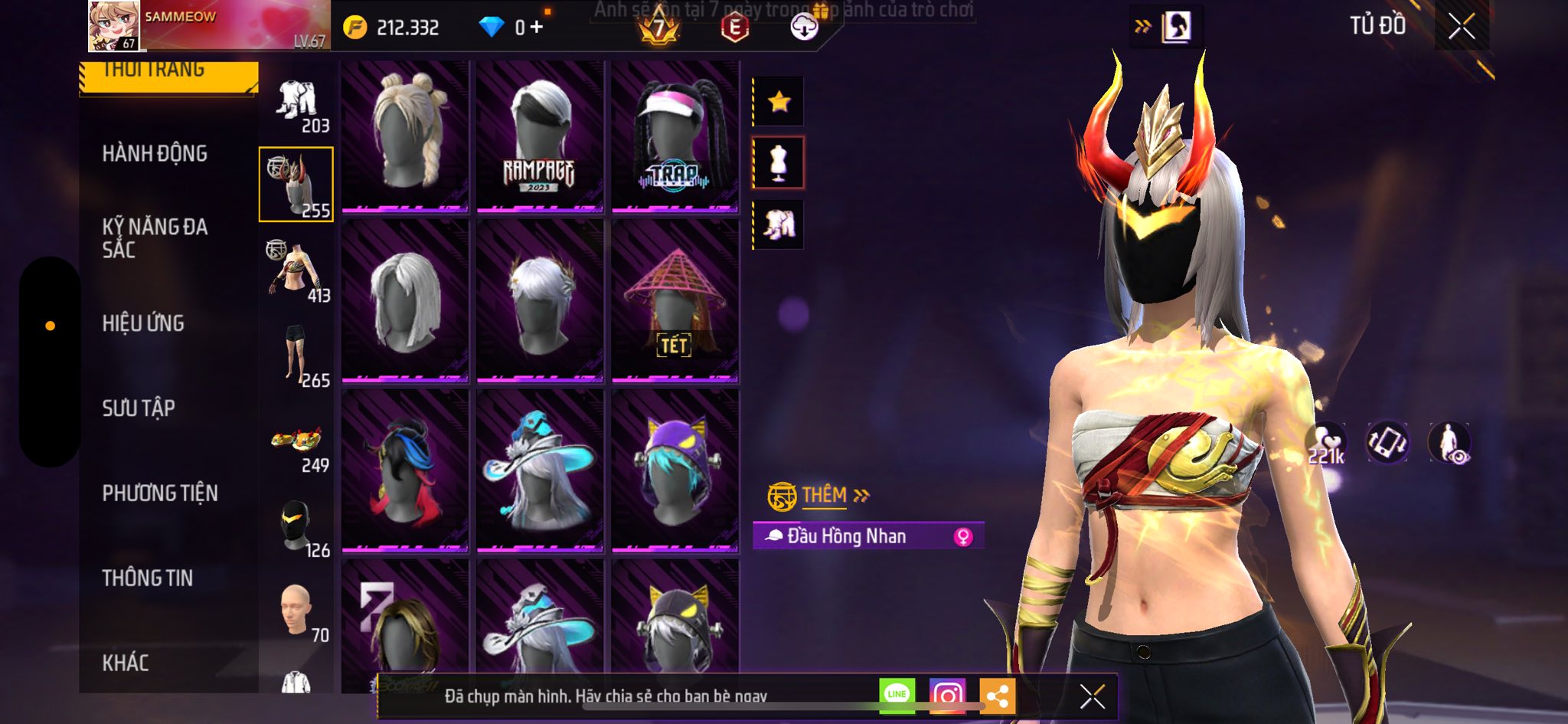
Task: Open the face mask category showing 126
Action: [297, 529]
